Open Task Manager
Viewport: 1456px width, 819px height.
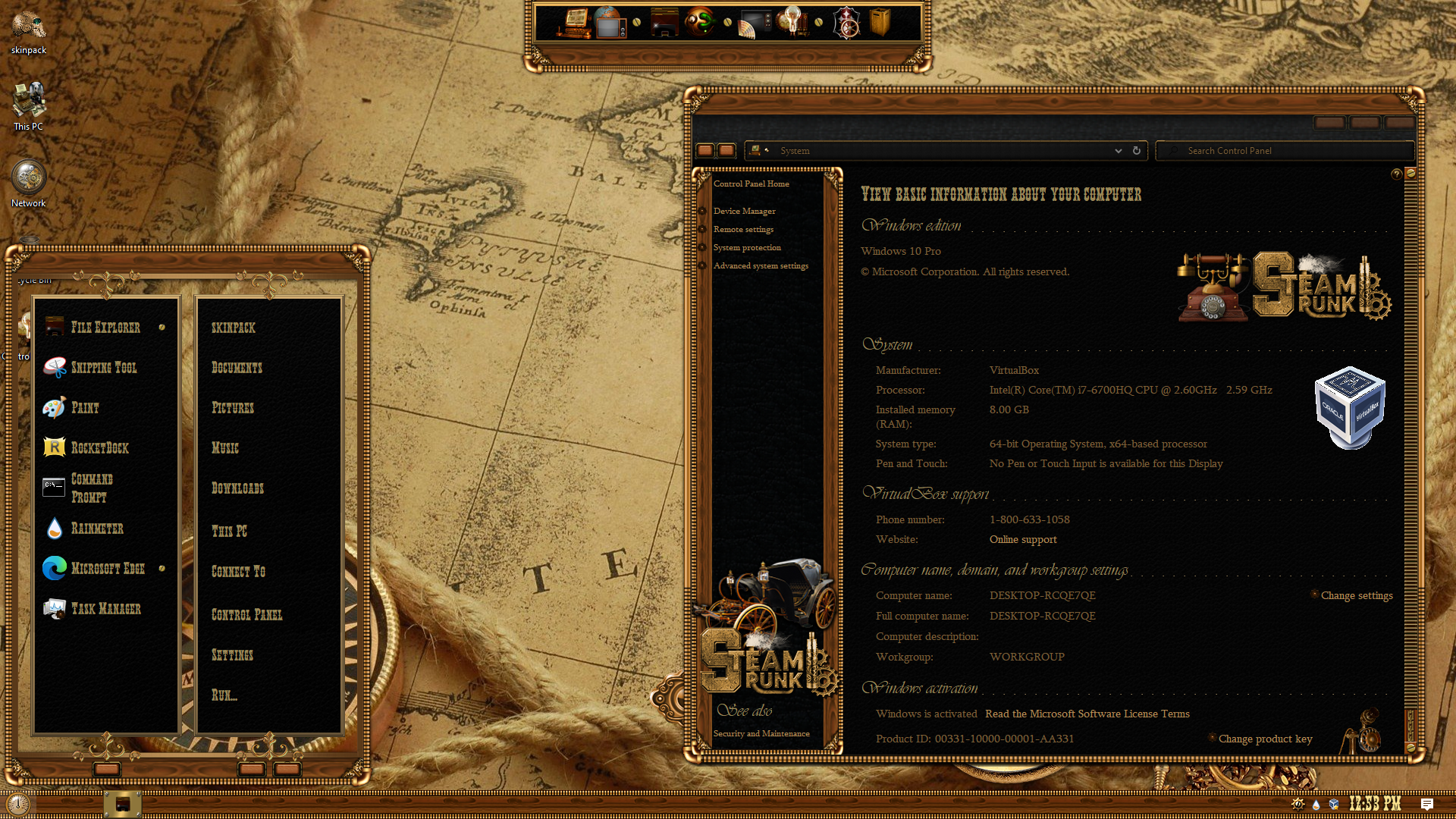tap(105, 609)
